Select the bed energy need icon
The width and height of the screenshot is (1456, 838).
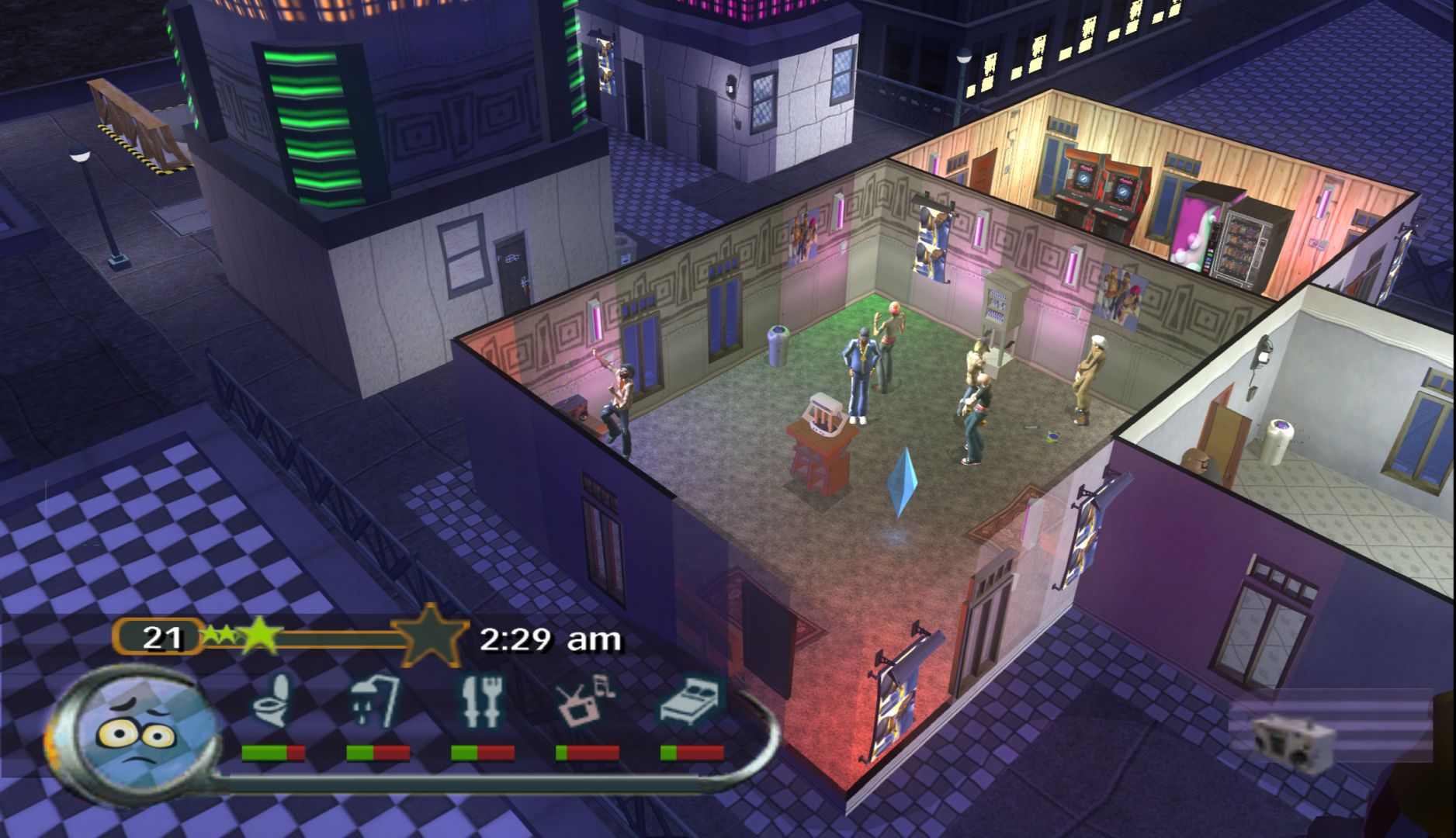pyautogui.click(x=691, y=701)
